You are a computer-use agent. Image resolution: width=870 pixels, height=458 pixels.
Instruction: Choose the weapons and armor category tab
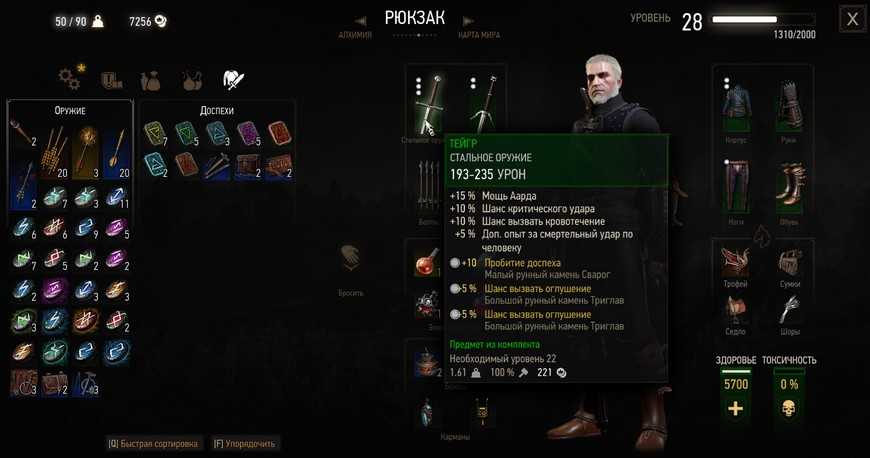point(233,78)
